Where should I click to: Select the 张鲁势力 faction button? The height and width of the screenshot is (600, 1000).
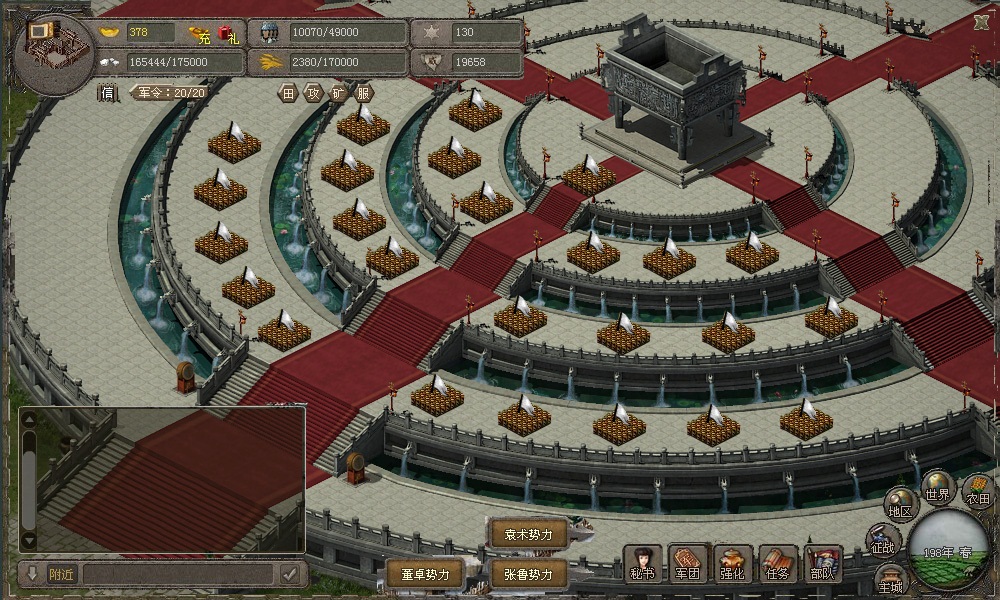[x=528, y=574]
